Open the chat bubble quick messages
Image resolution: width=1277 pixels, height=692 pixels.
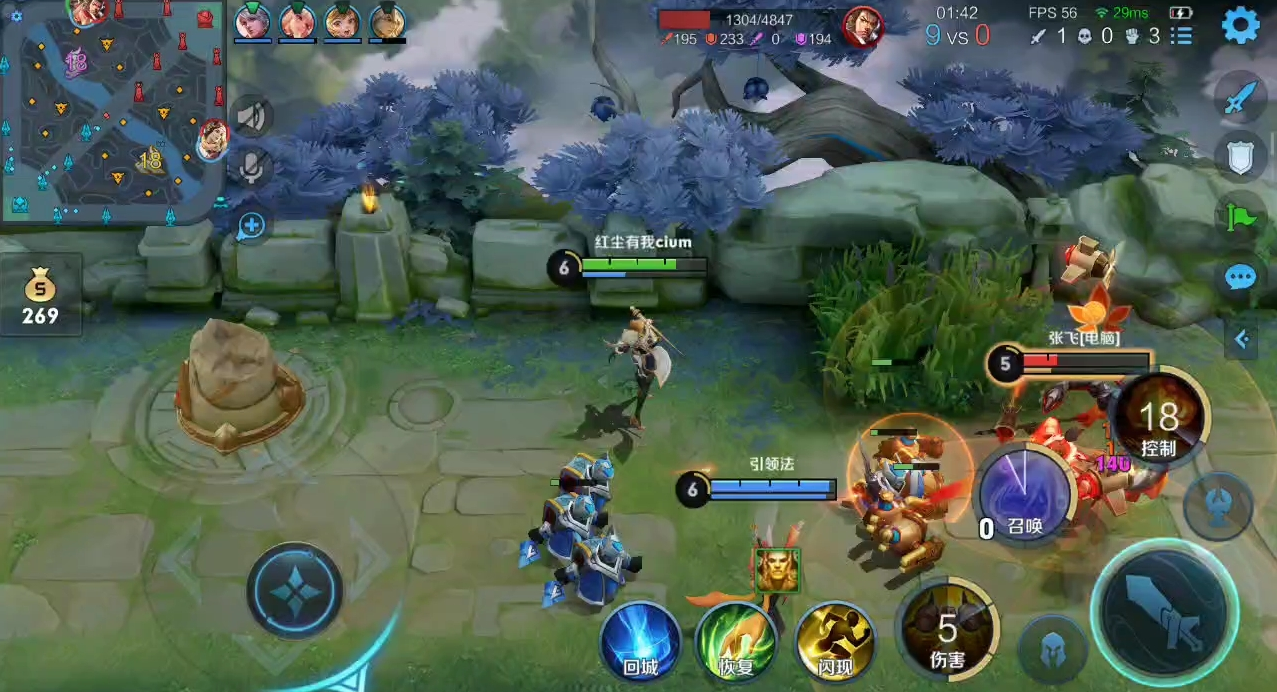1240,277
